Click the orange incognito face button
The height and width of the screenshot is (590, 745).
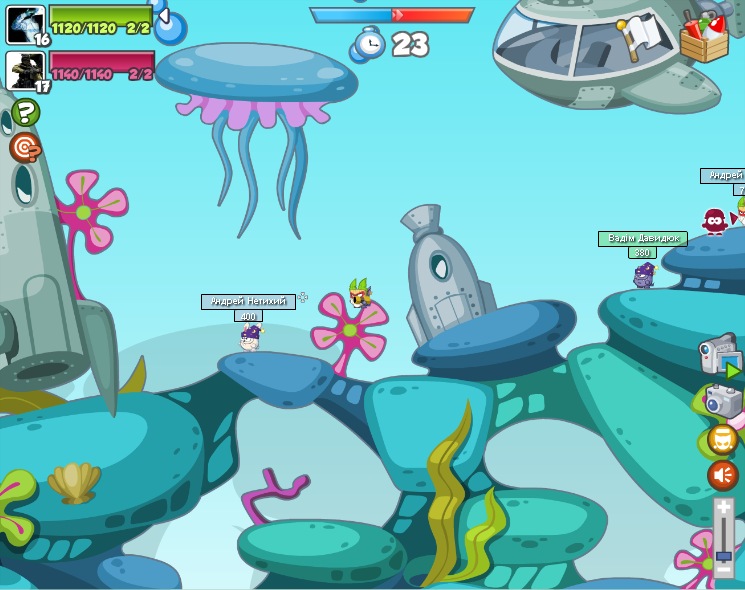point(723,439)
